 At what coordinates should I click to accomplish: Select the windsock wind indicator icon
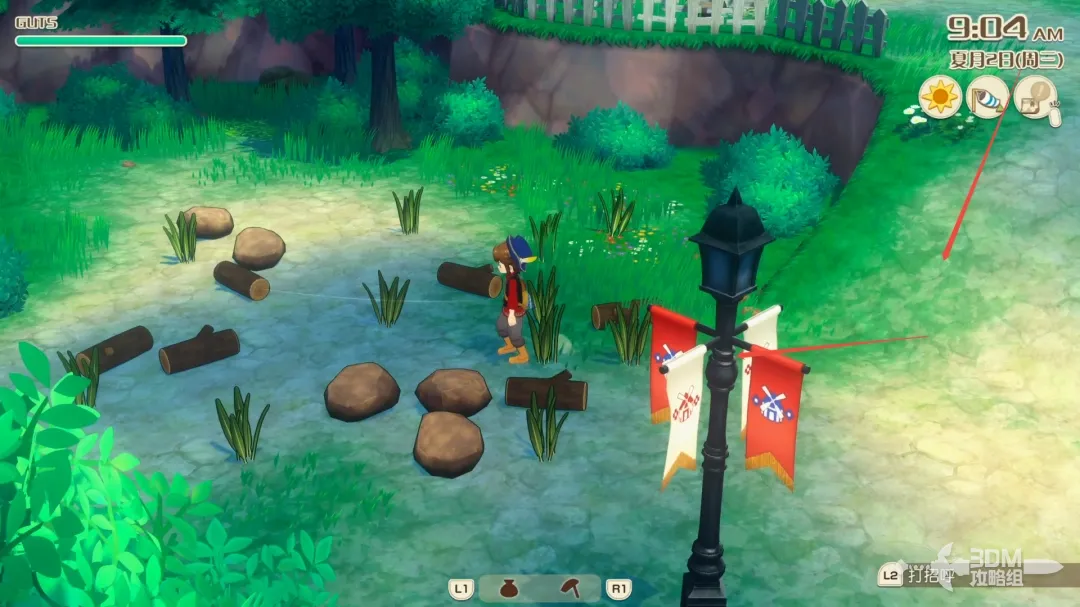pyautogui.click(x=988, y=98)
